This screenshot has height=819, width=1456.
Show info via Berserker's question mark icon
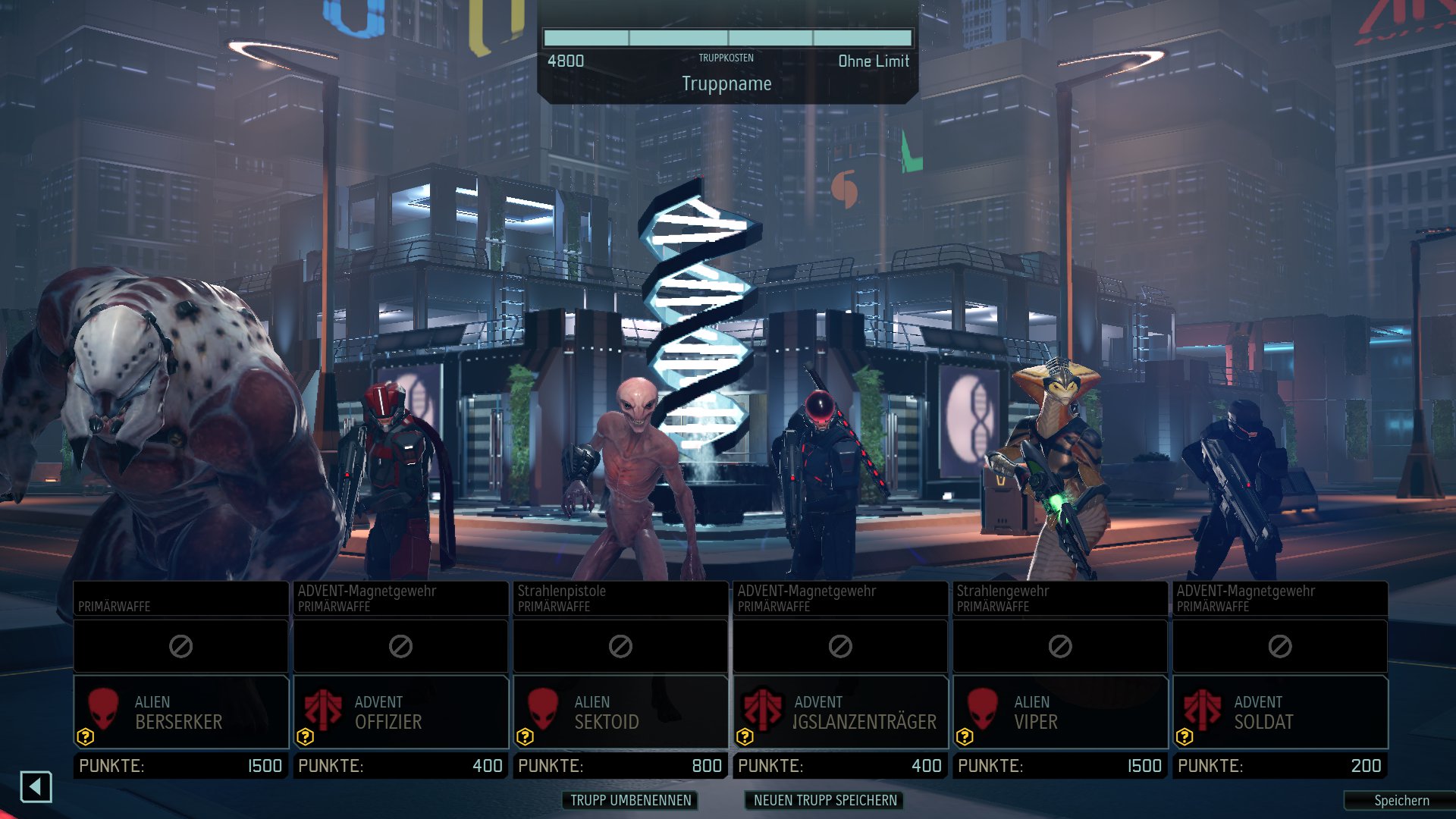pyautogui.click(x=86, y=736)
